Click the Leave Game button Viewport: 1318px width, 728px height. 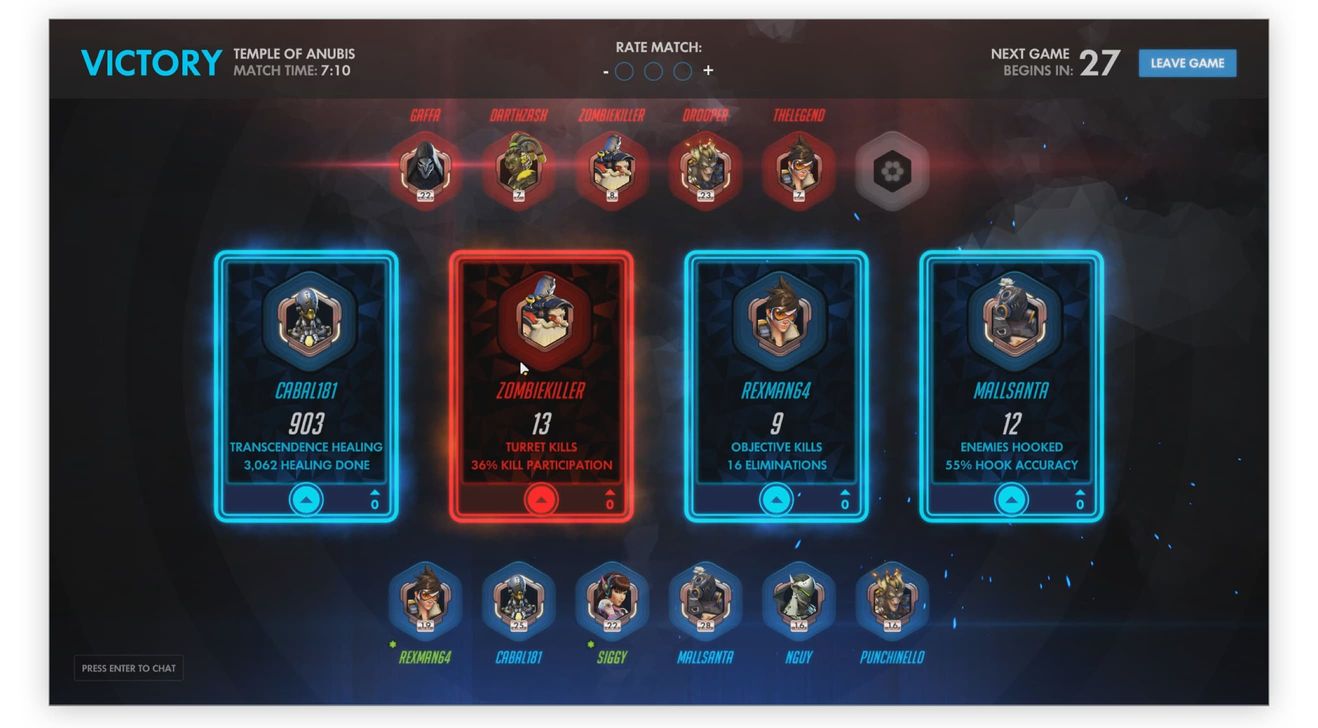click(1187, 62)
